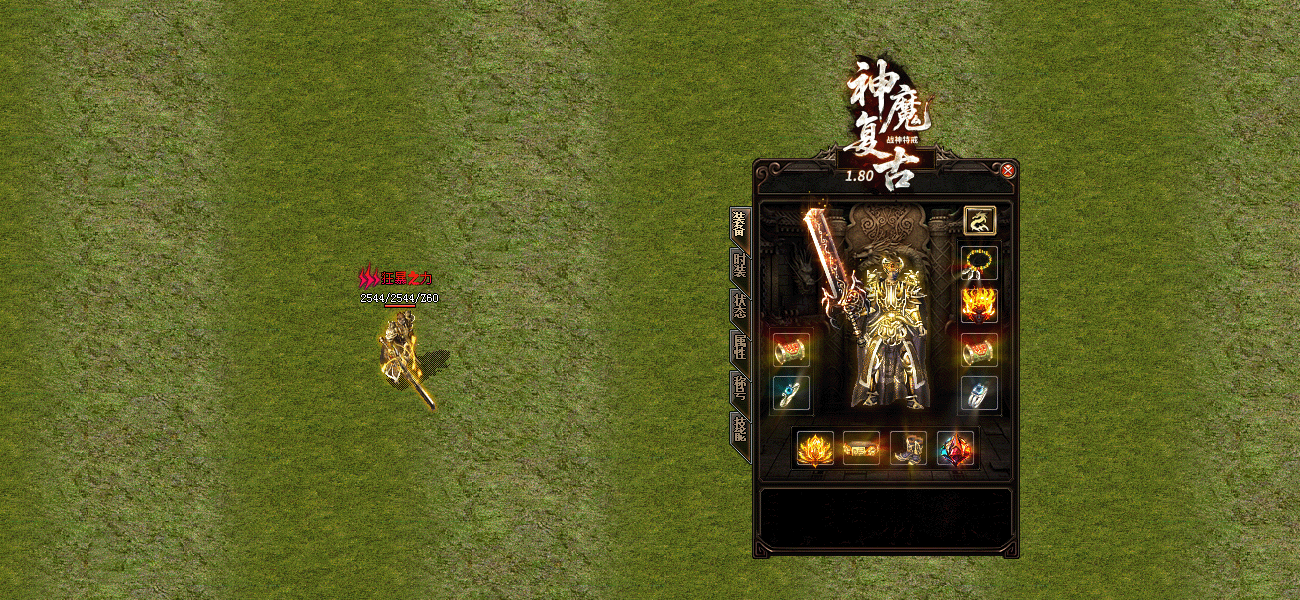Screen dimensions: 1300x600
Task: Open the 时装 fashion tab
Action: 739,268
